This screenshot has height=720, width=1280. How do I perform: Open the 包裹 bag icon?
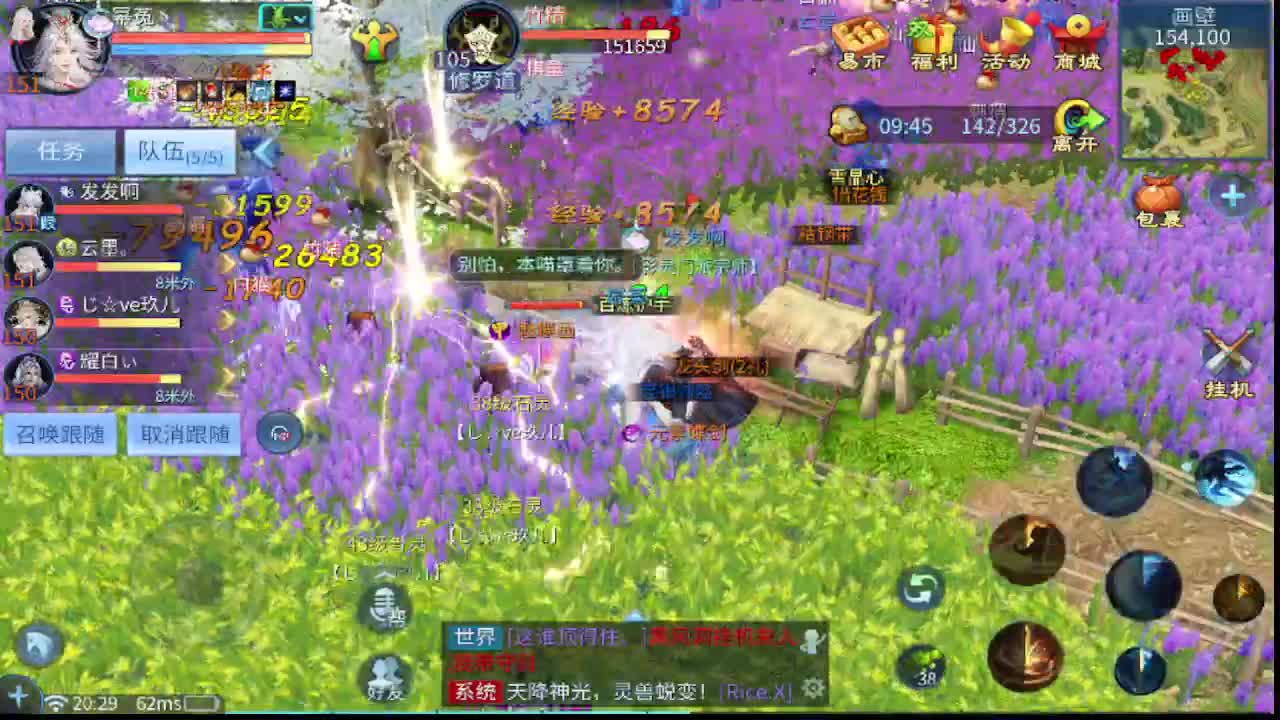click(1160, 195)
